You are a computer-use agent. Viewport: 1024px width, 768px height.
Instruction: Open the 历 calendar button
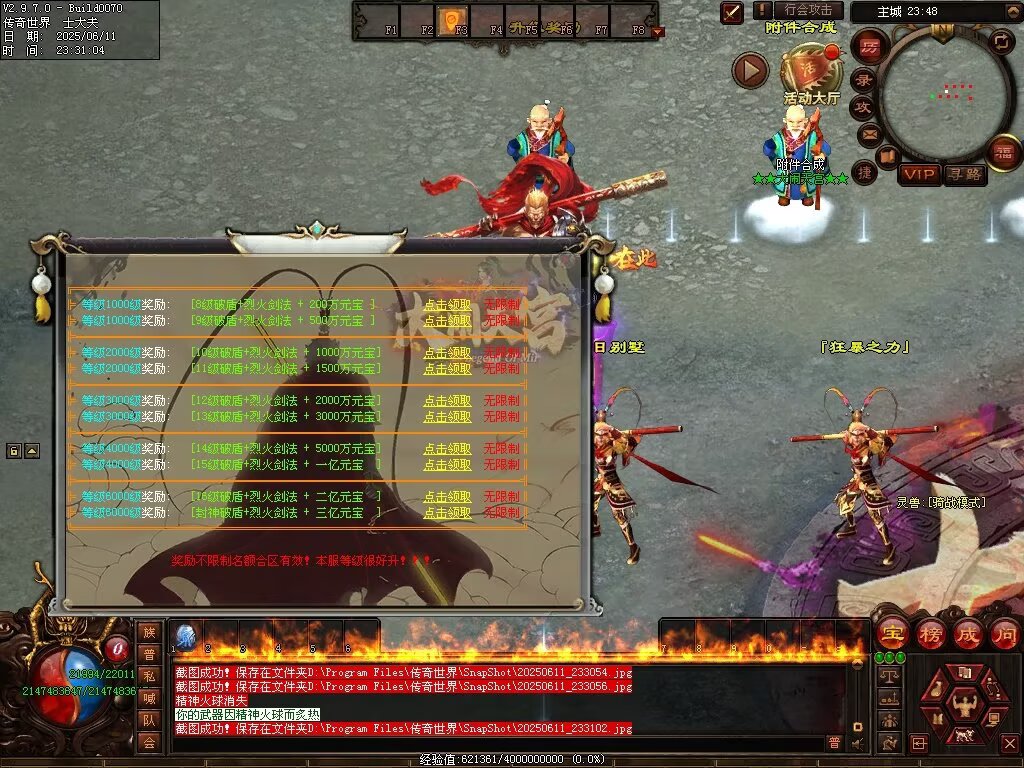(869, 47)
